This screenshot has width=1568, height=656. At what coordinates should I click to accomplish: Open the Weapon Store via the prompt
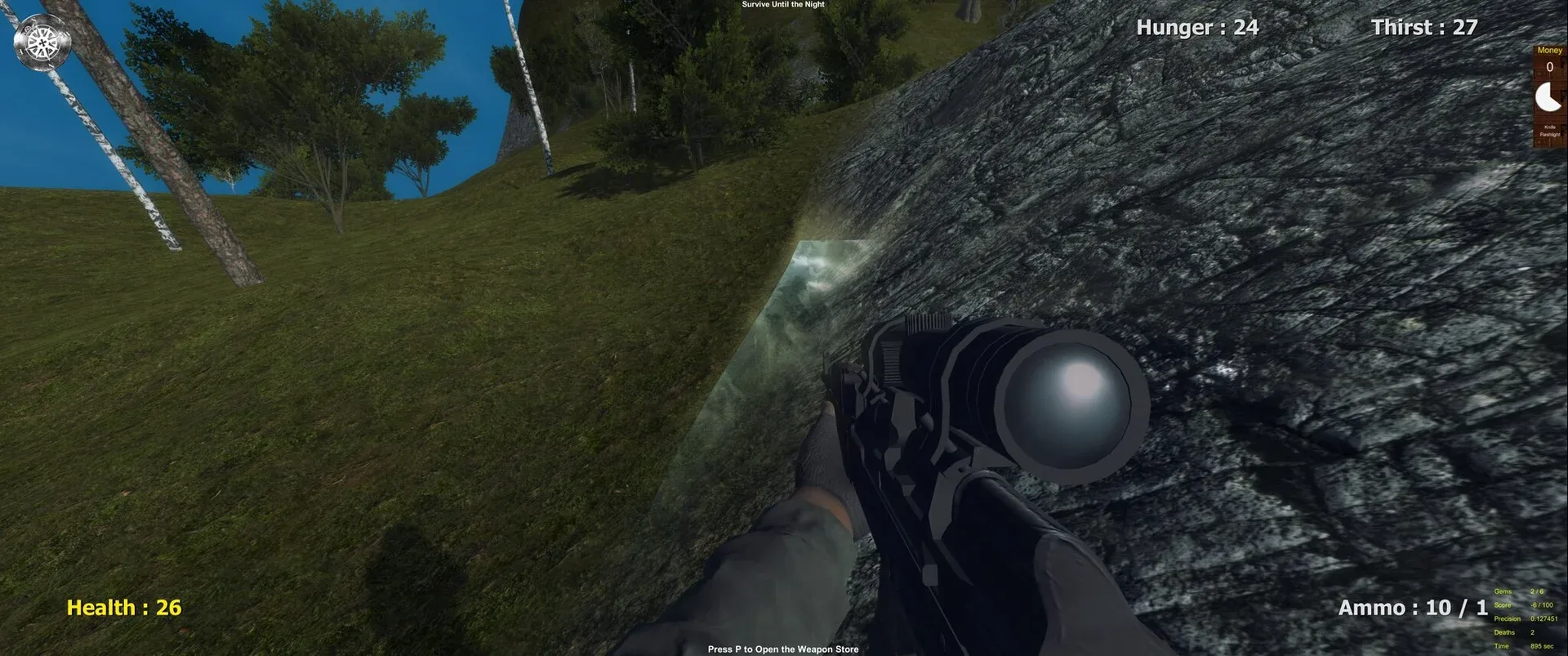pos(783,648)
